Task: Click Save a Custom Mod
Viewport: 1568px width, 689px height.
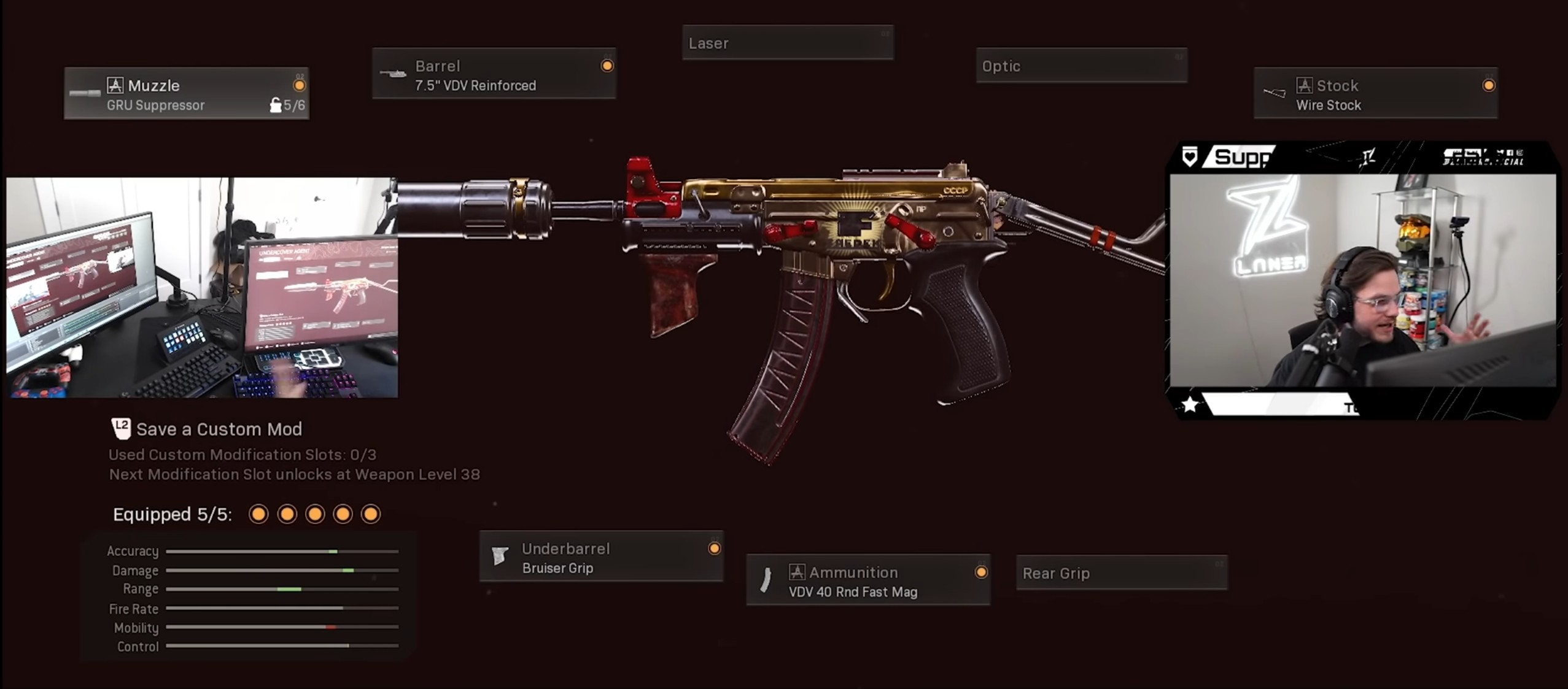Action: (218, 429)
